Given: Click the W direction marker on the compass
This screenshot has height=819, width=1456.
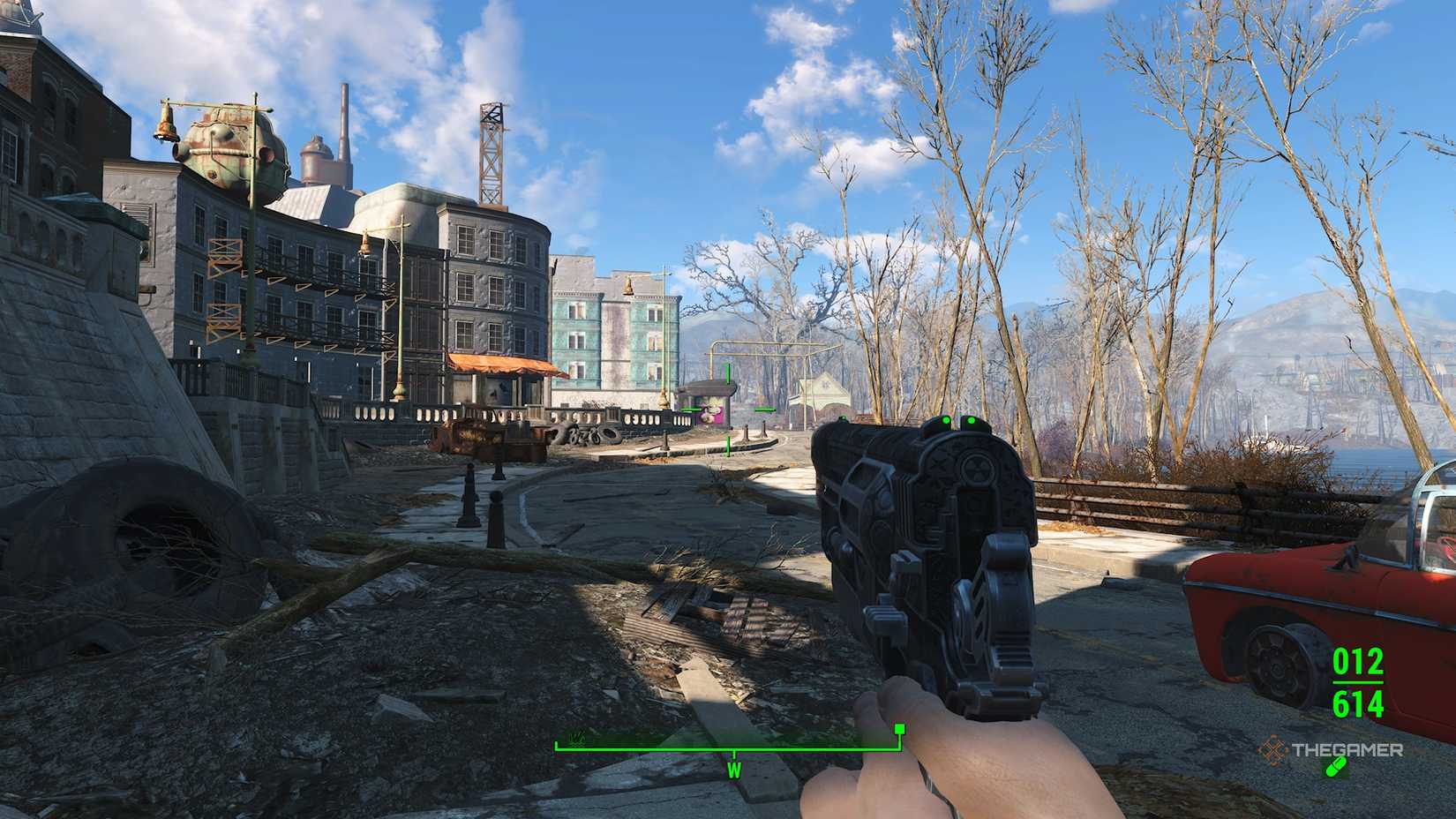Looking at the screenshot, I should coord(734,770).
